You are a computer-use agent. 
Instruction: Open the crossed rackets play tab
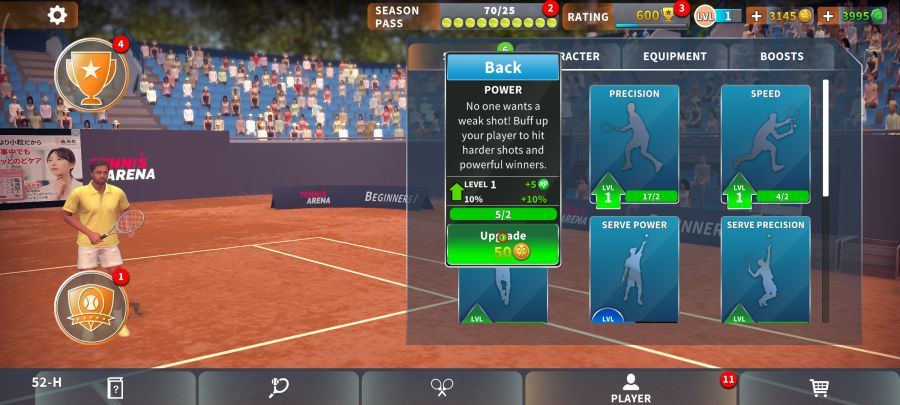coord(443,388)
